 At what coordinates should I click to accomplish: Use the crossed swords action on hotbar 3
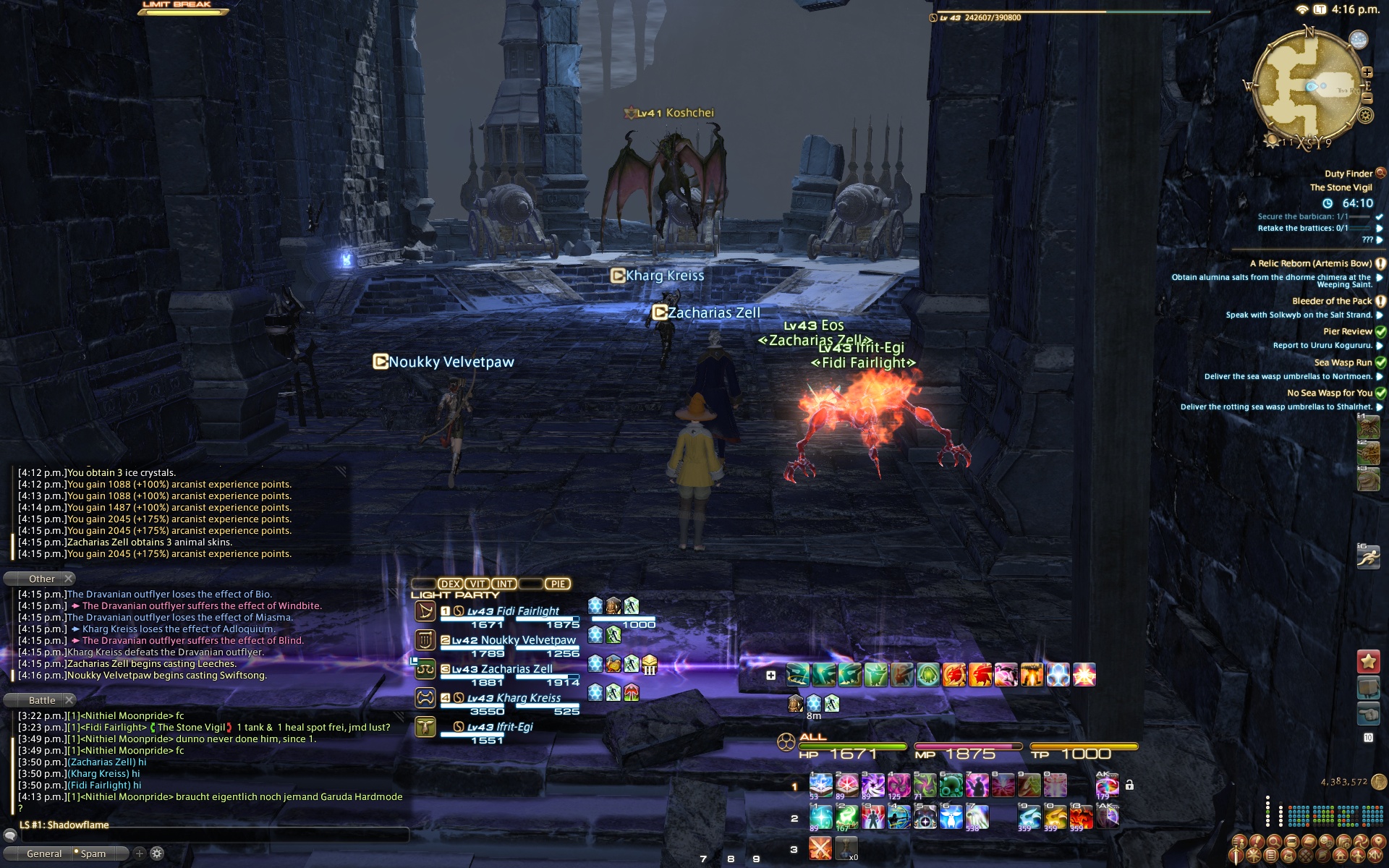[820, 848]
